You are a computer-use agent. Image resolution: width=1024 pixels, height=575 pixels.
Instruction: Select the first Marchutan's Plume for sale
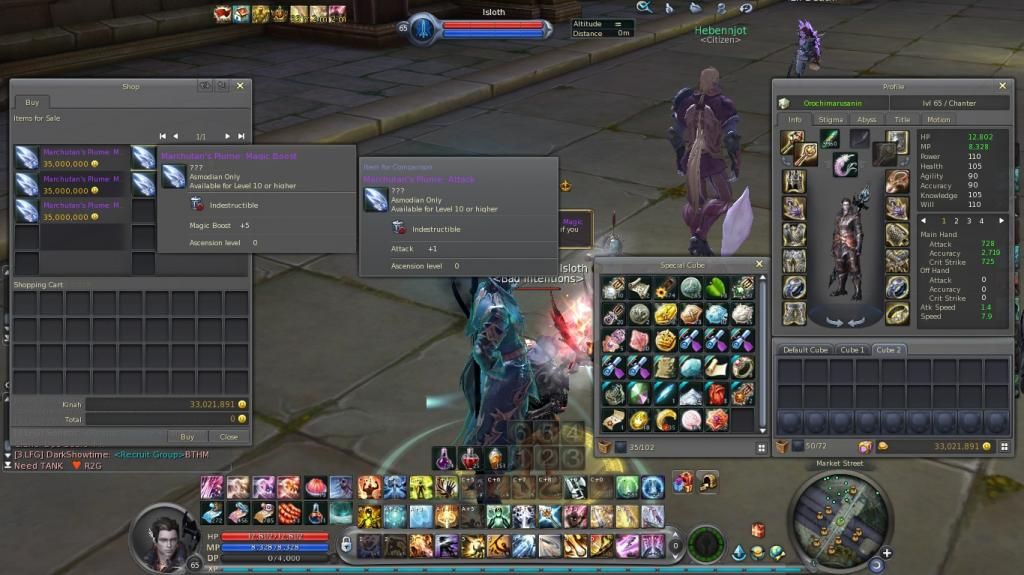click(70, 158)
